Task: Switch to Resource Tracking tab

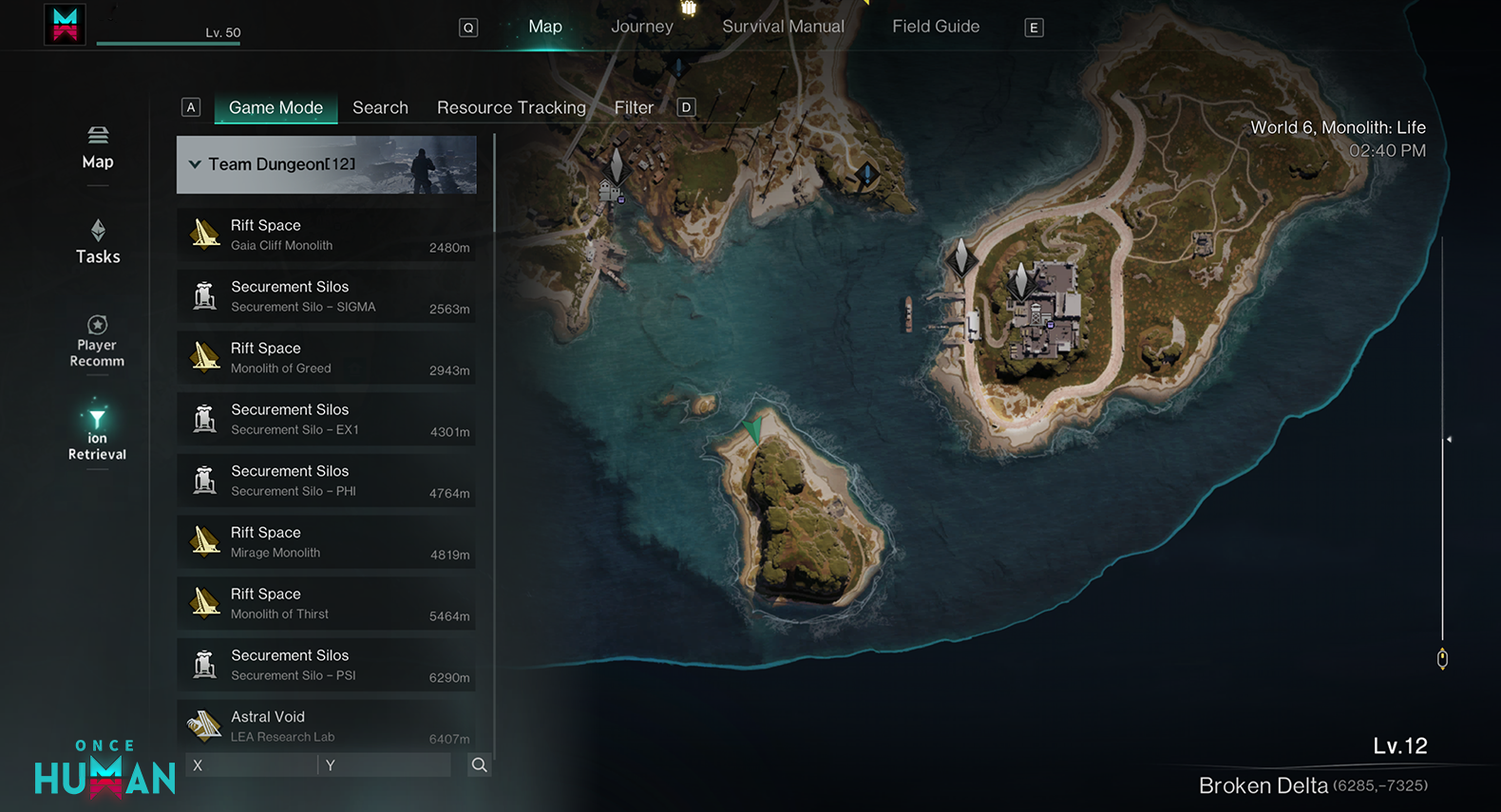Action: 511,107
